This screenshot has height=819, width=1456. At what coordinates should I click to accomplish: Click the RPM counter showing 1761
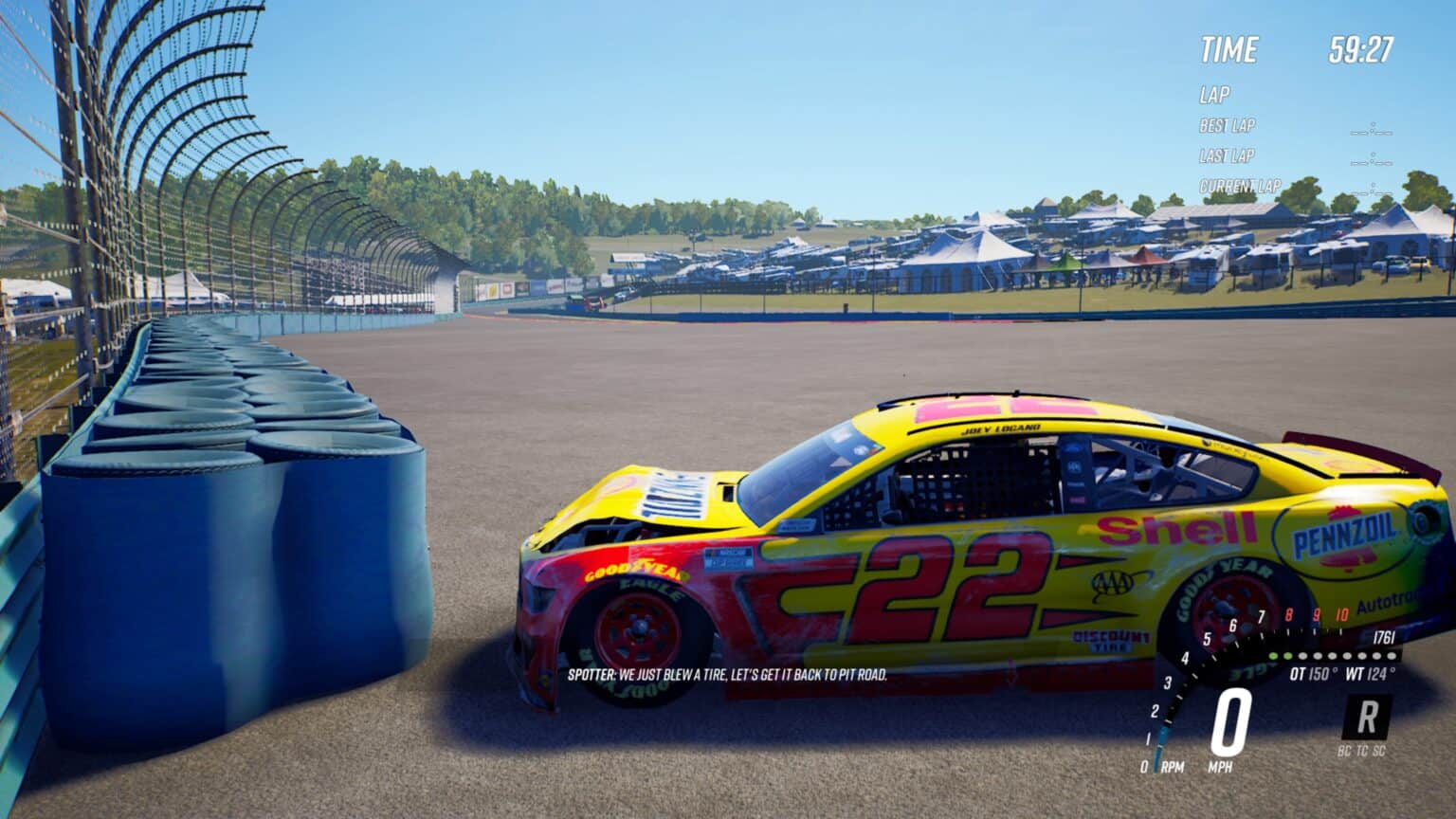coord(1383,637)
